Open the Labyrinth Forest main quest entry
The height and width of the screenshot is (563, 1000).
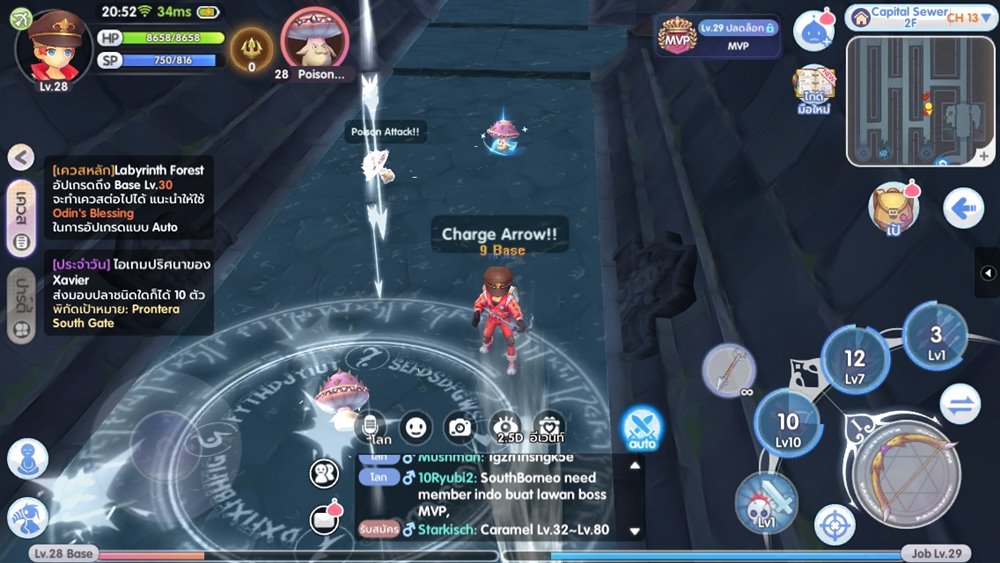pos(128,199)
